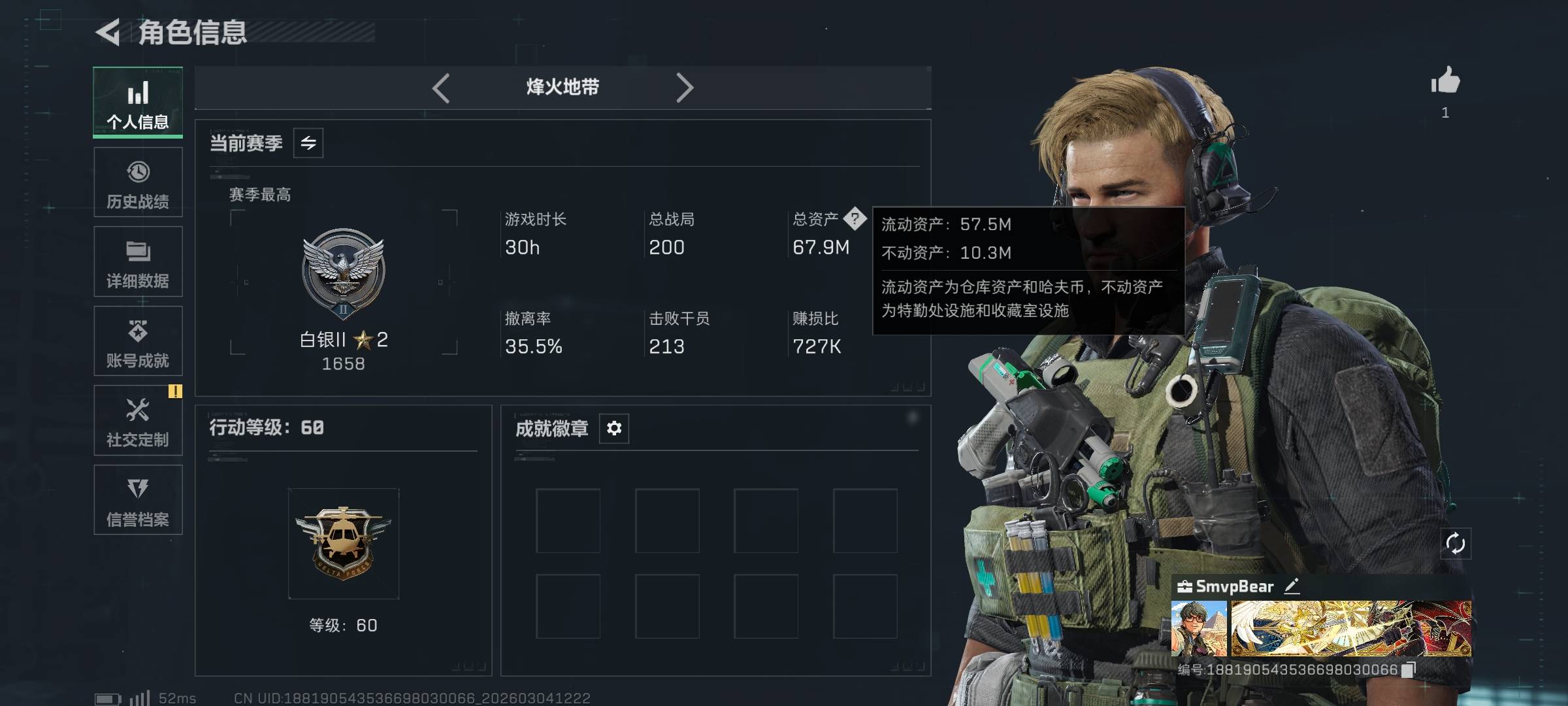1568x706 pixels.
Task: Switch to the previous game mode arrow
Action: click(x=442, y=88)
